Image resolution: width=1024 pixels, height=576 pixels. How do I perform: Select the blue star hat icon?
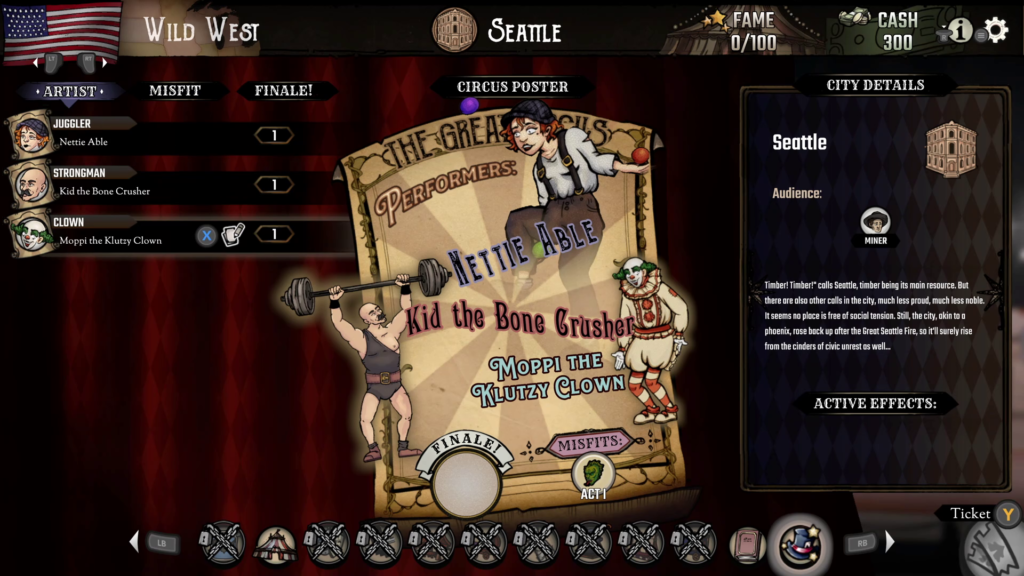[x=800, y=545]
